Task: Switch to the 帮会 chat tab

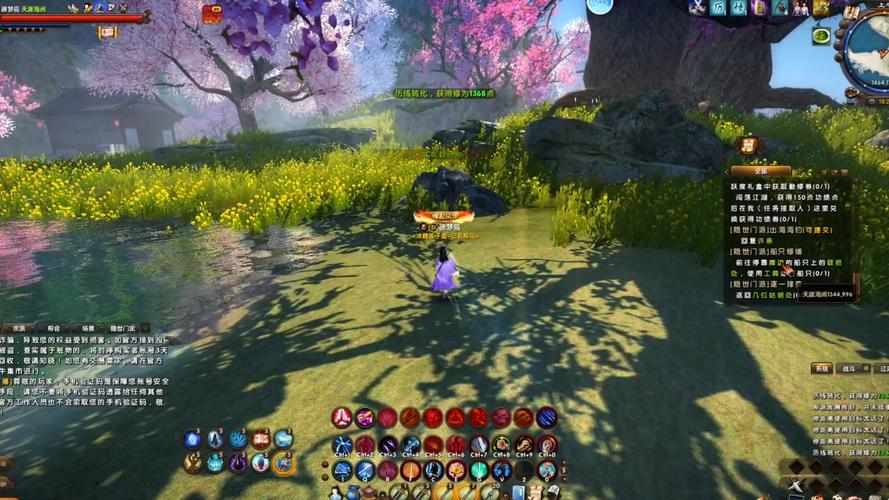Action: [53, 328]
